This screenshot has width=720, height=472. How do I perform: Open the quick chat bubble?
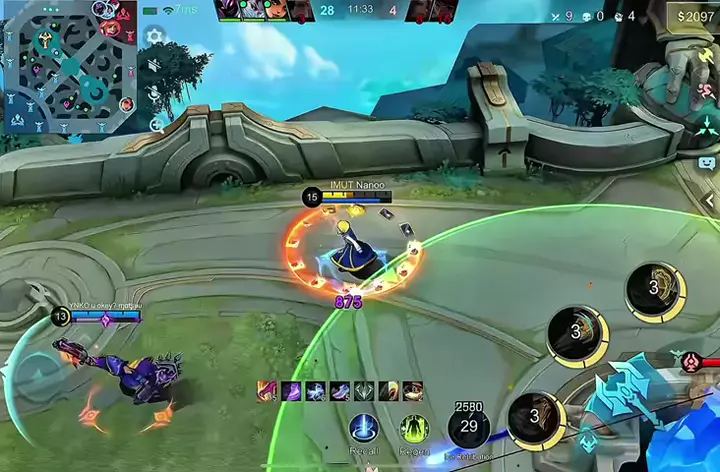[706, 162]
